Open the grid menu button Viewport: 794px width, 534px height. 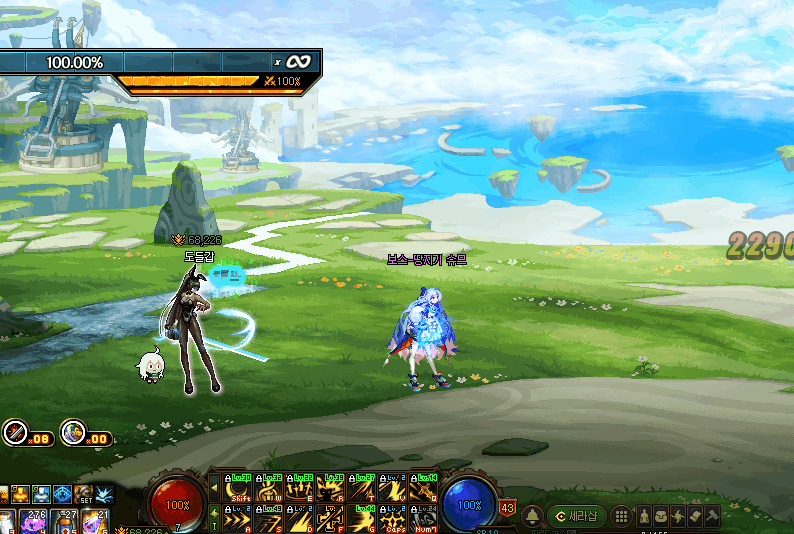tap(621, 516)
